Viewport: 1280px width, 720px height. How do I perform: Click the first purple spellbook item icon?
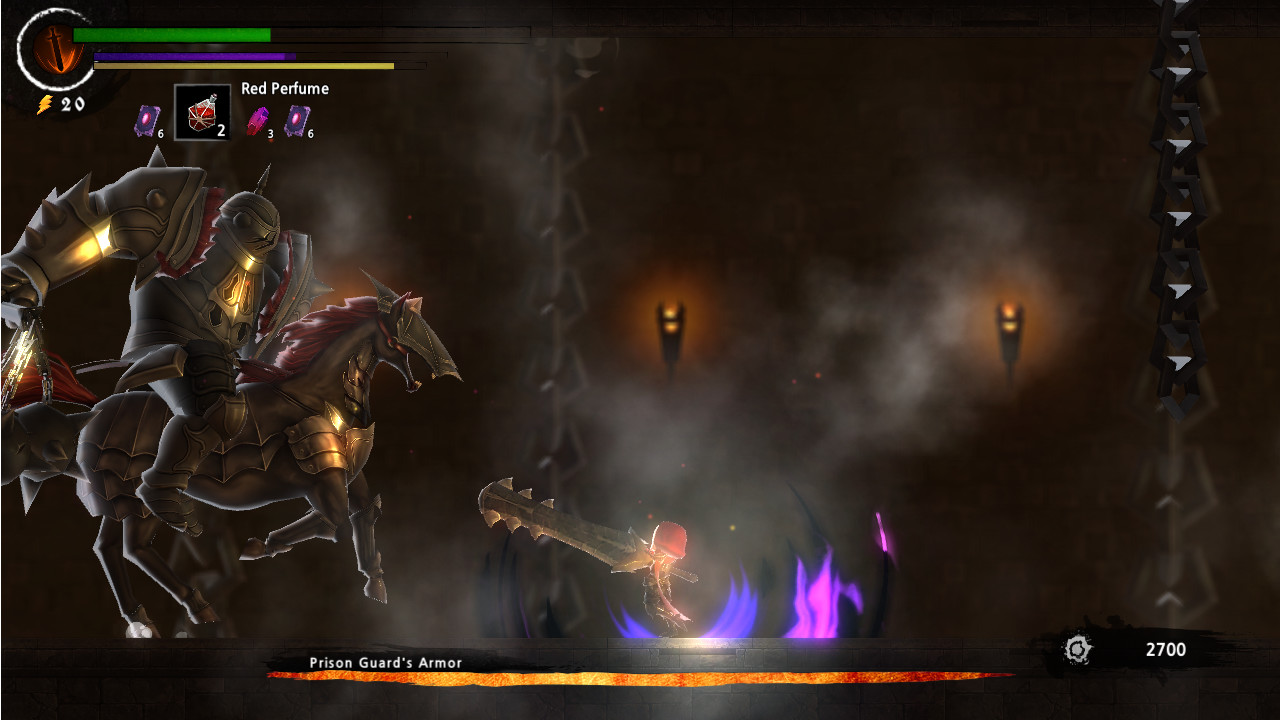point(148,122)
